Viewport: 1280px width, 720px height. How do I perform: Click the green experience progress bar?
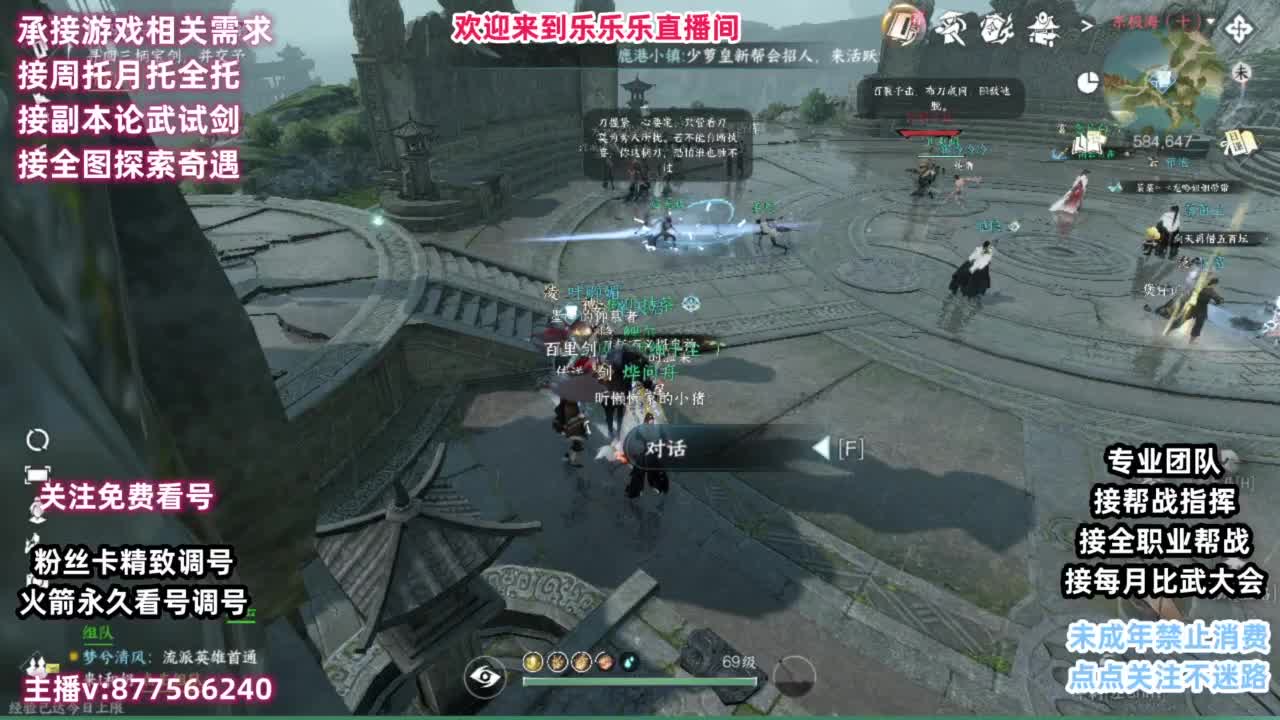(x=640, y=680)
